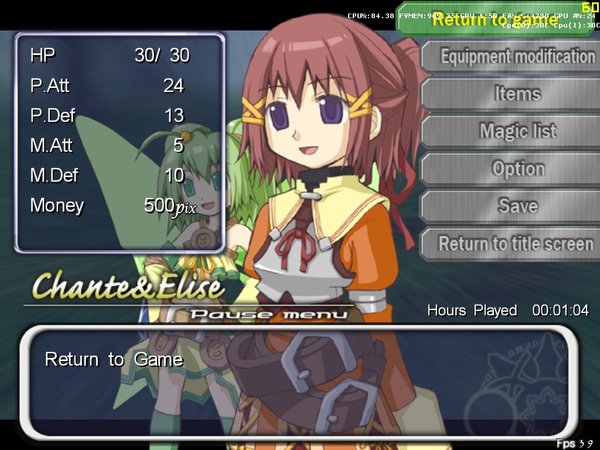Select Return to title screen
600x450 pixels.
tap(515, 243)
